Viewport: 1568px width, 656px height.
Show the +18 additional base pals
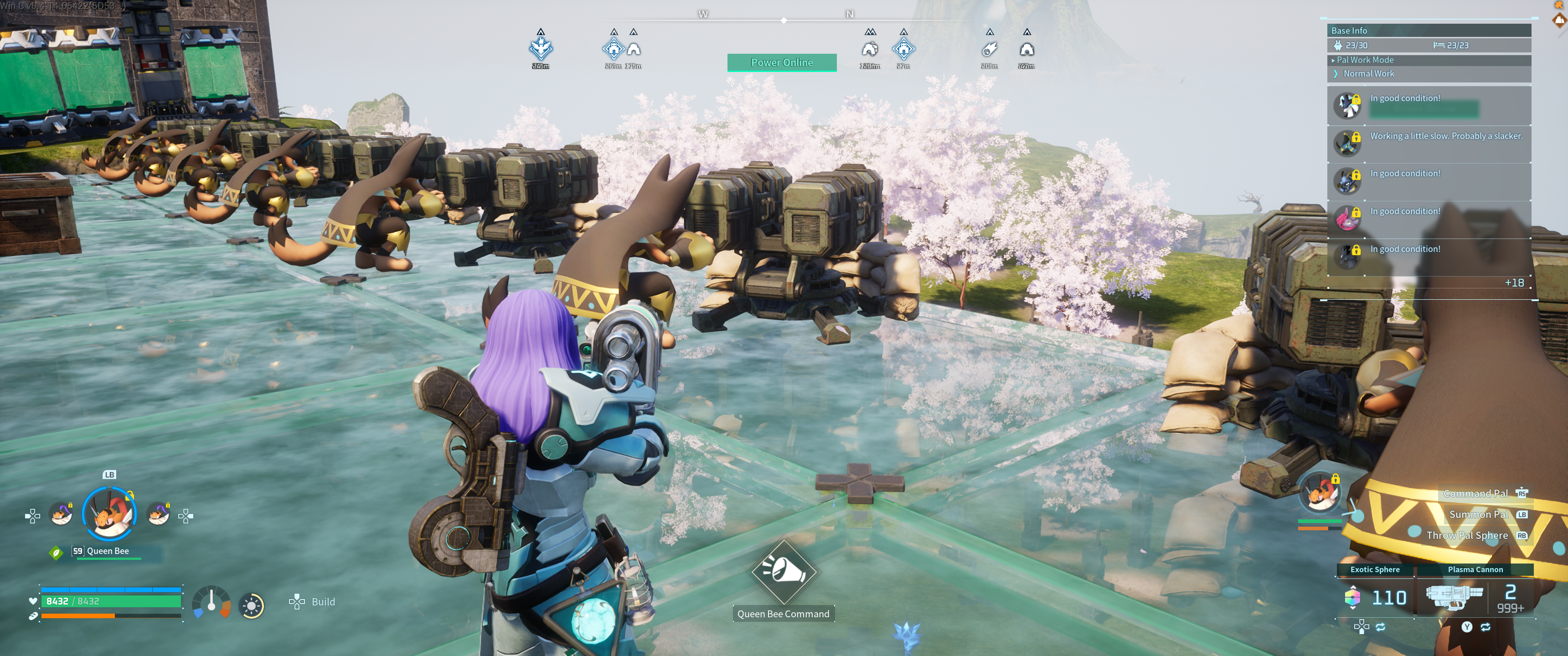(x=1514, y=283)
